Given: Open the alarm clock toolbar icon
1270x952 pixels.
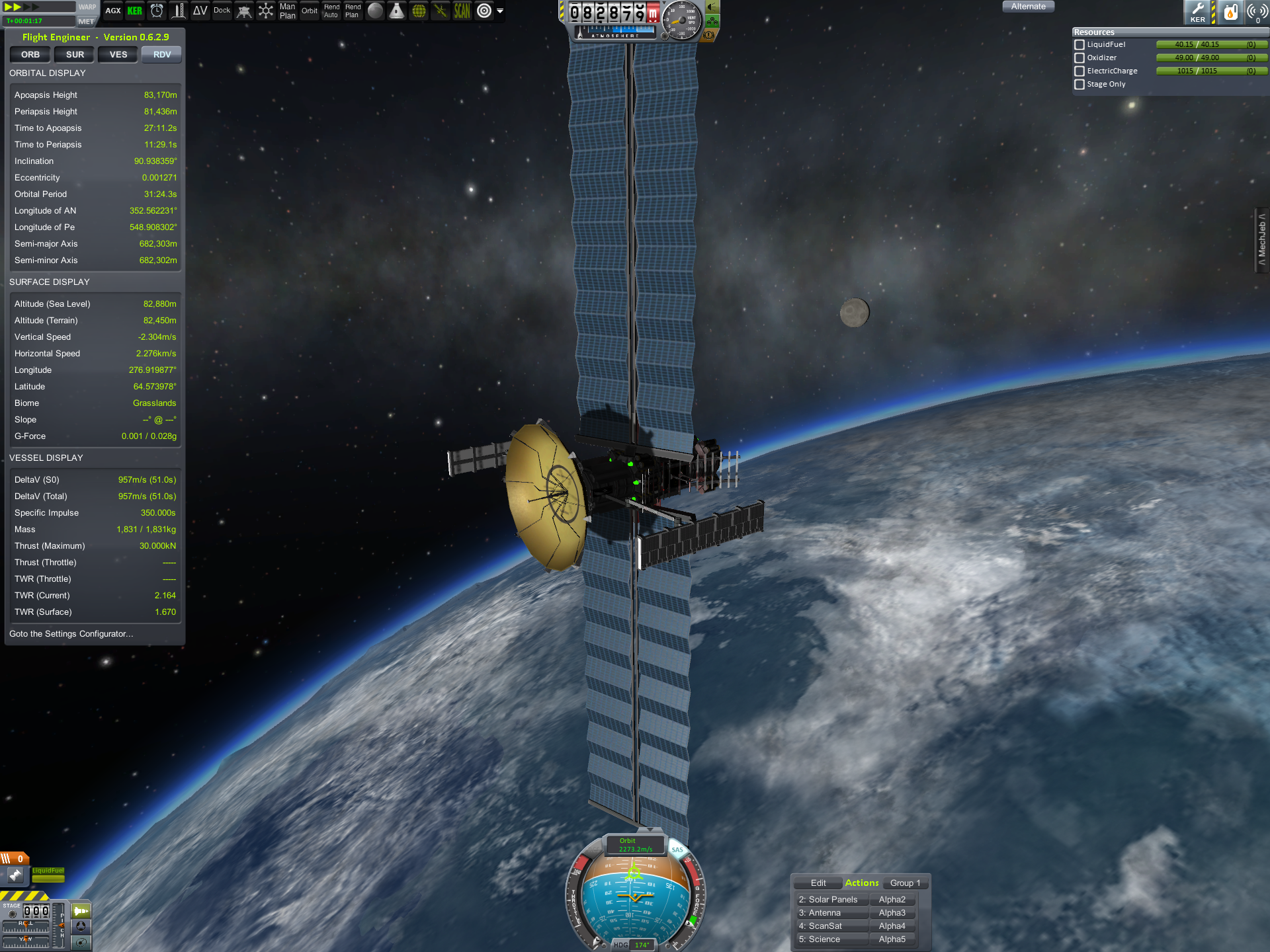Looking at the screenshot, I should pyautogui.click(x=157, y=11).
